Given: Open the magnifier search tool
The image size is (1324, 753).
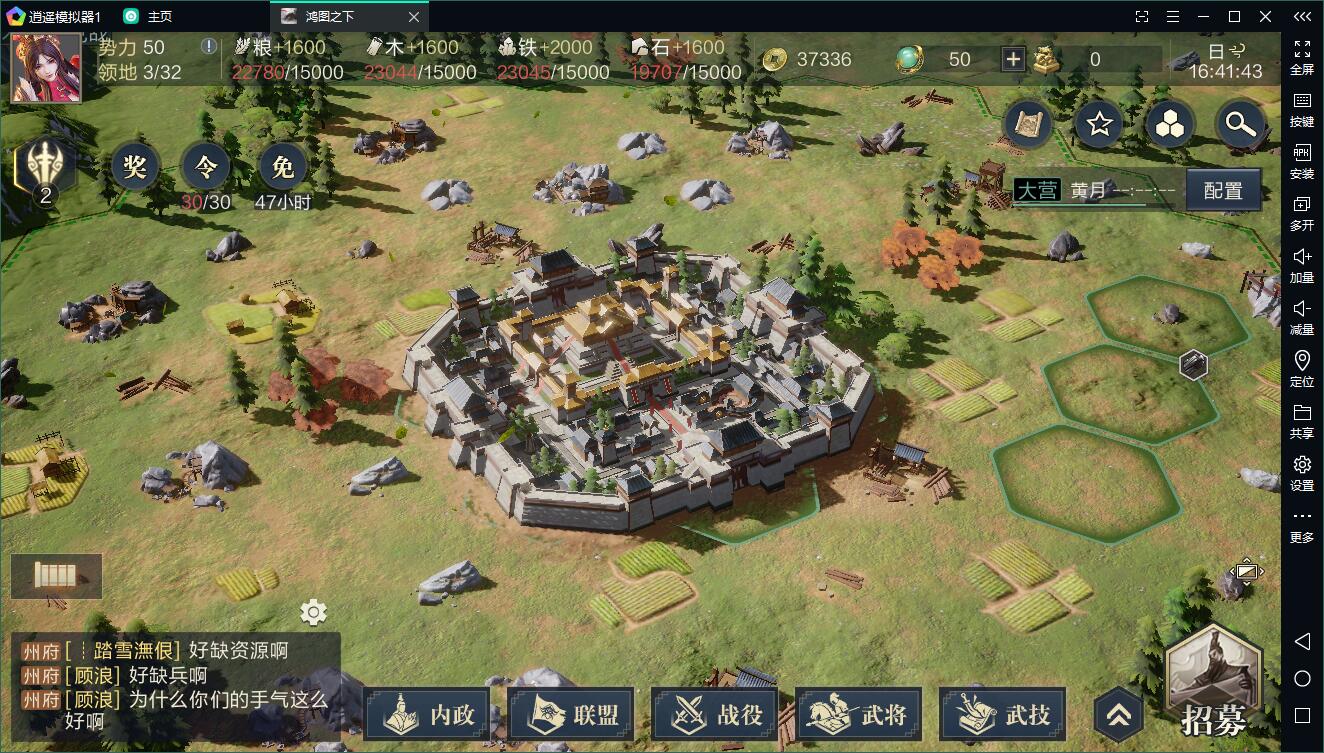Looking at the screenshot, I should pyautogui.click(x=1240, y=124).
